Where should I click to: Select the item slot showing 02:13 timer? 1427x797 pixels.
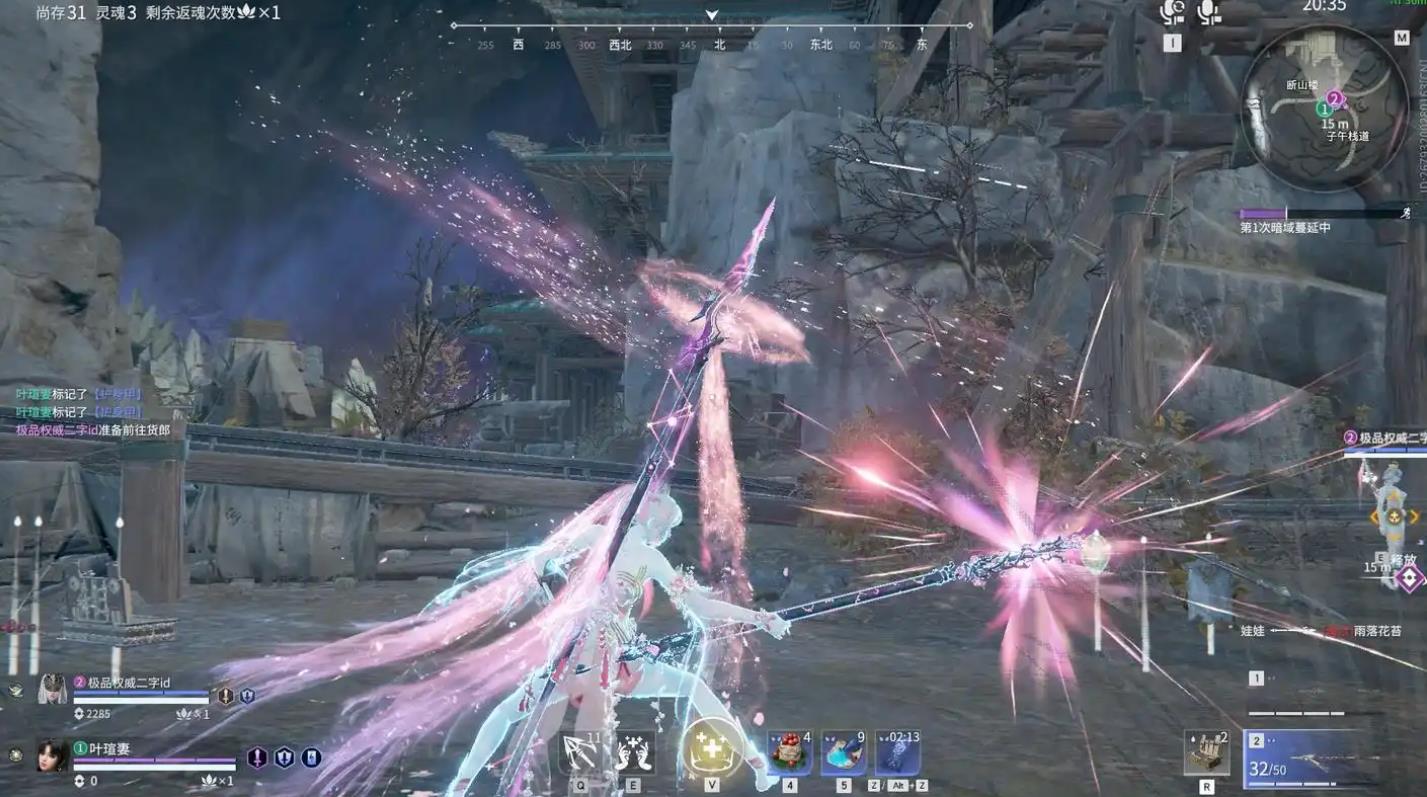898,753
